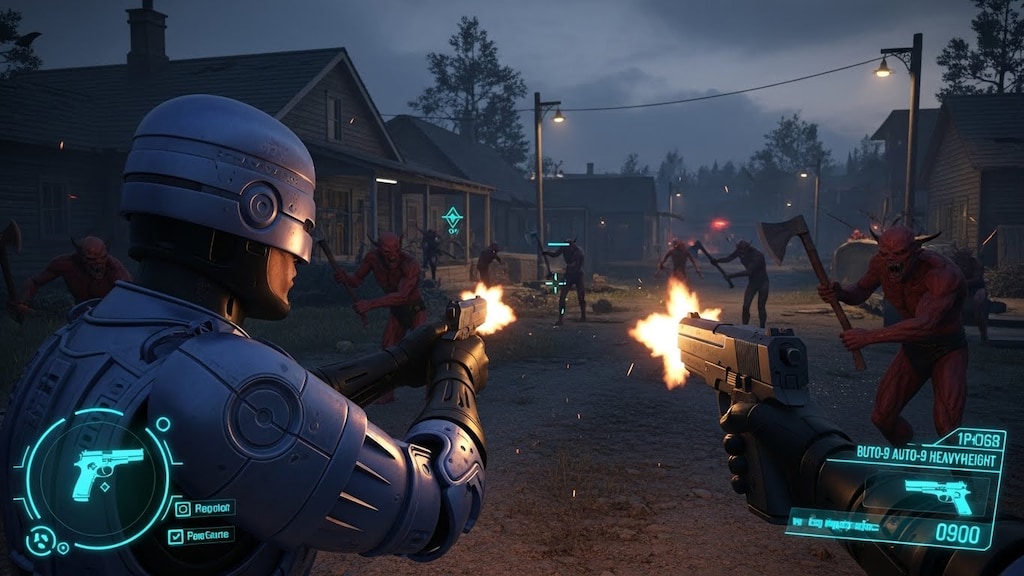This screenshot has height=576, width=1024.
Task: Select the Auto-9 pistol icon in the weapon panel
Action: point(937,492)
